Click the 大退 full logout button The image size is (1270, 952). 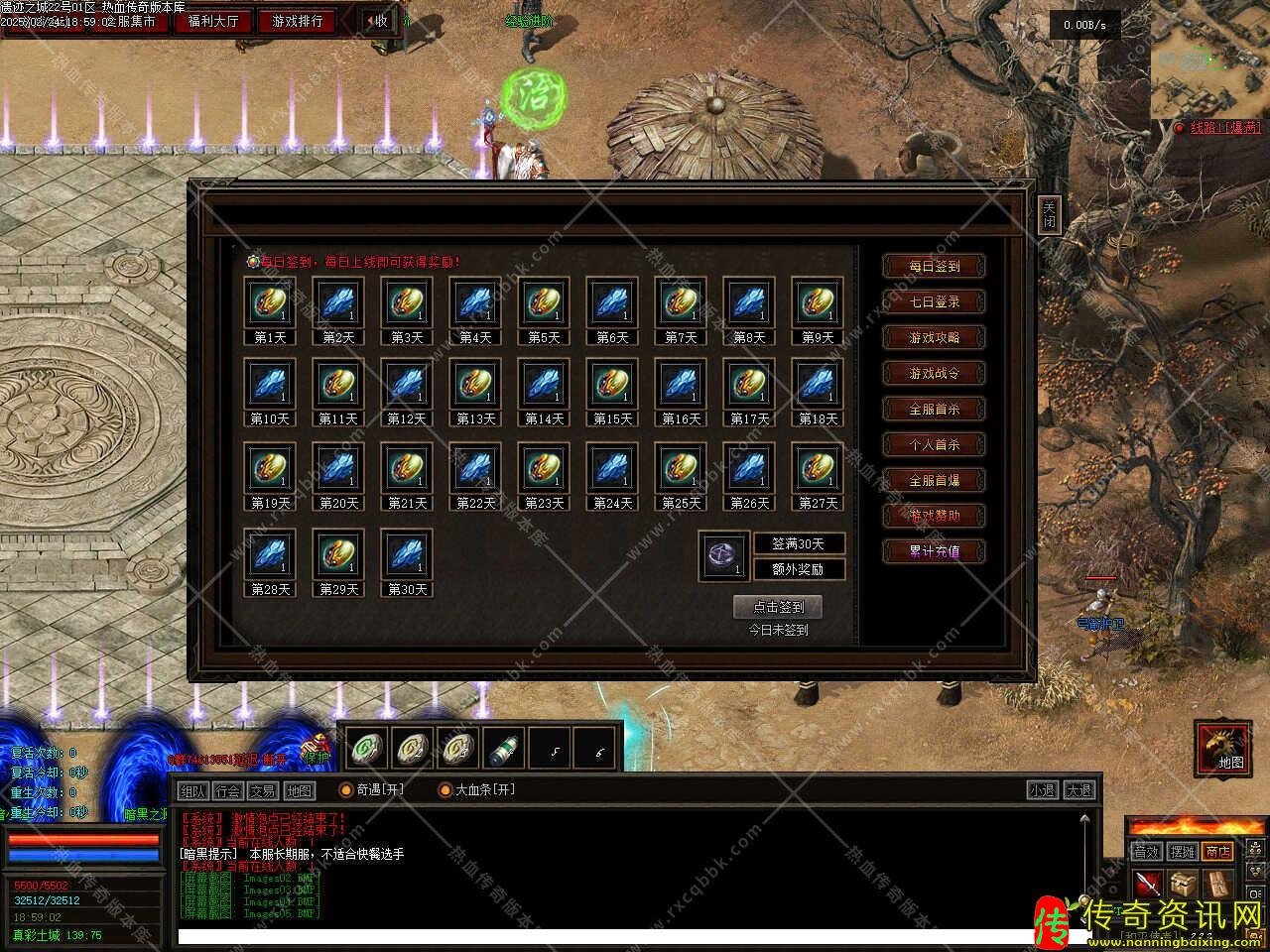click(1079, 790)
